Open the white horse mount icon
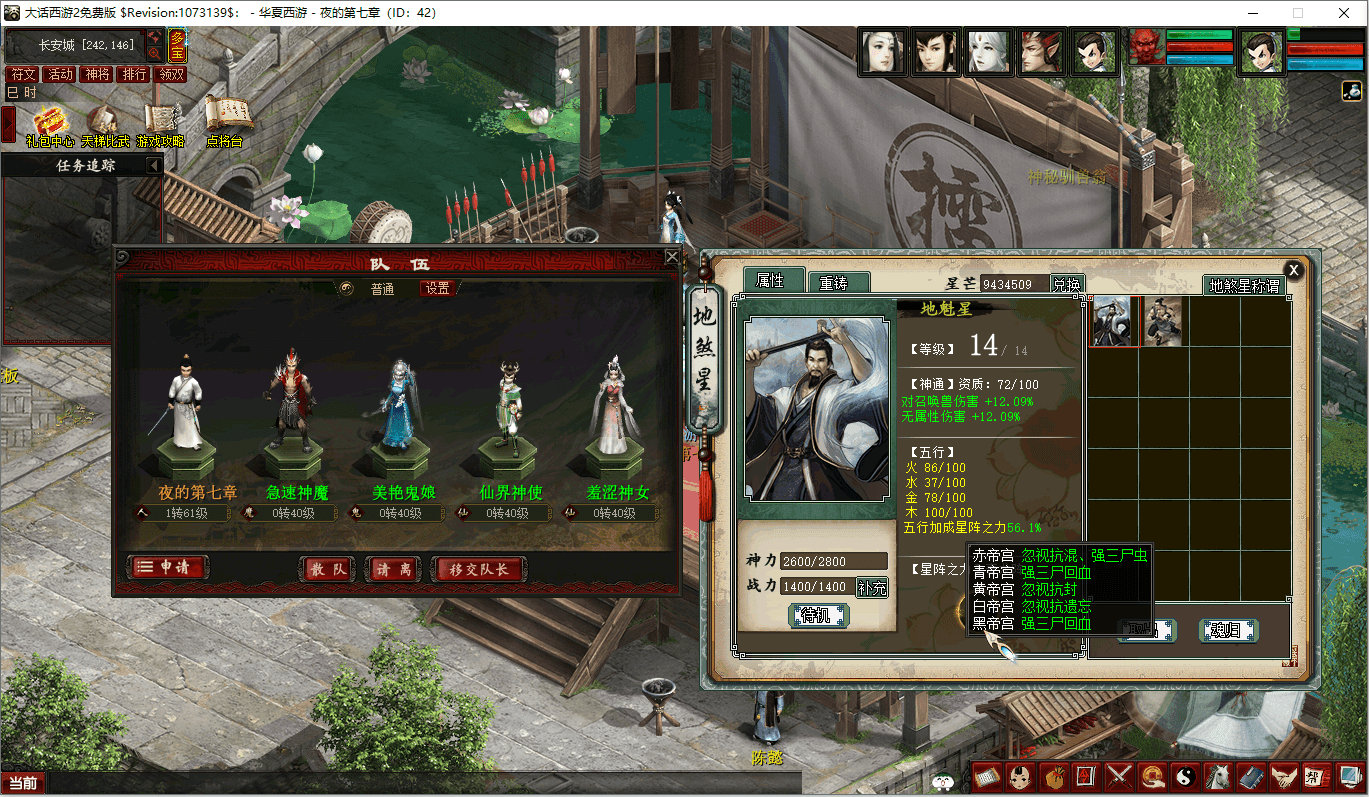 tap(1217, 775)
